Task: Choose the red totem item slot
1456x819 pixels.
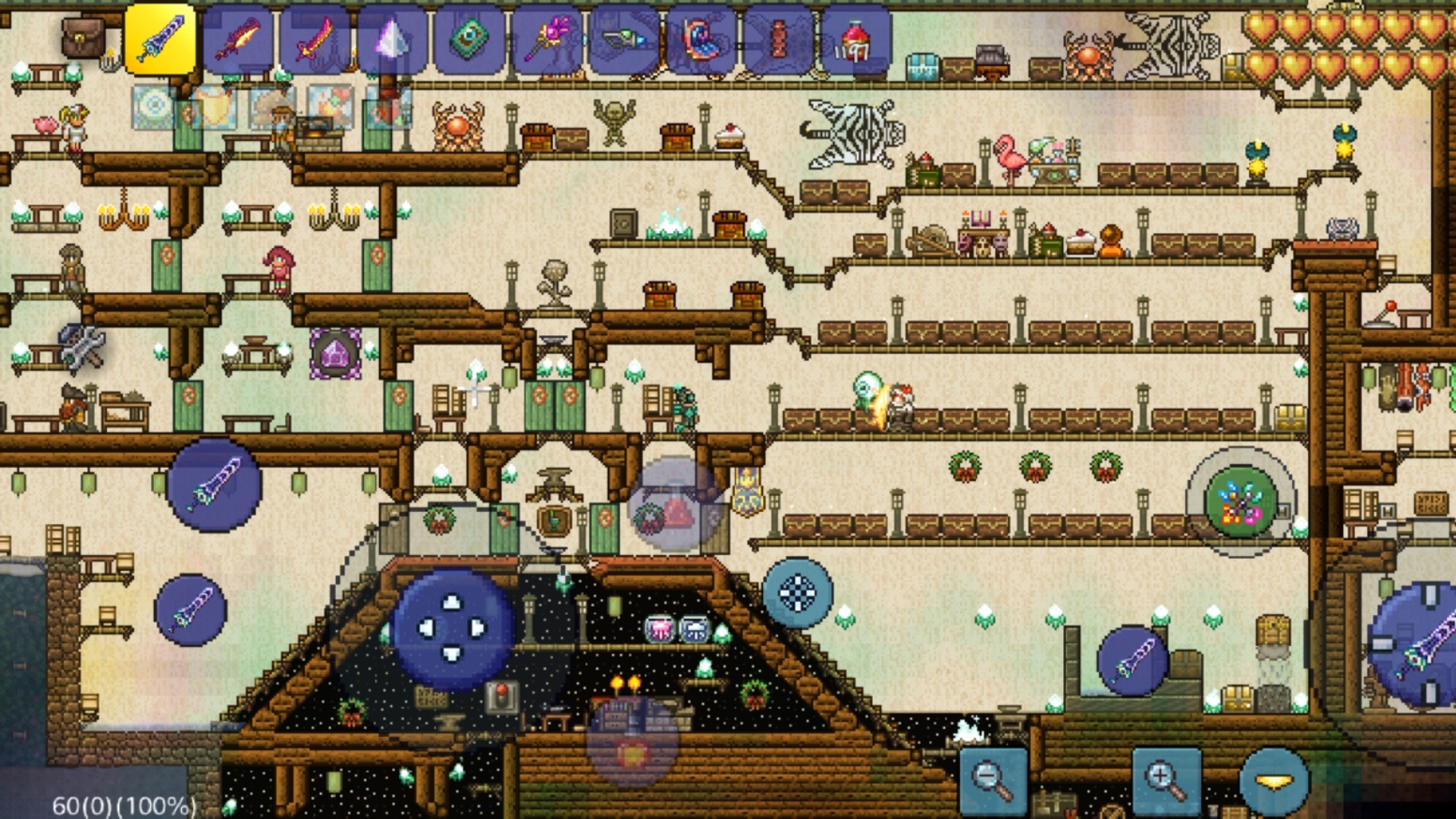Action: 780,39
